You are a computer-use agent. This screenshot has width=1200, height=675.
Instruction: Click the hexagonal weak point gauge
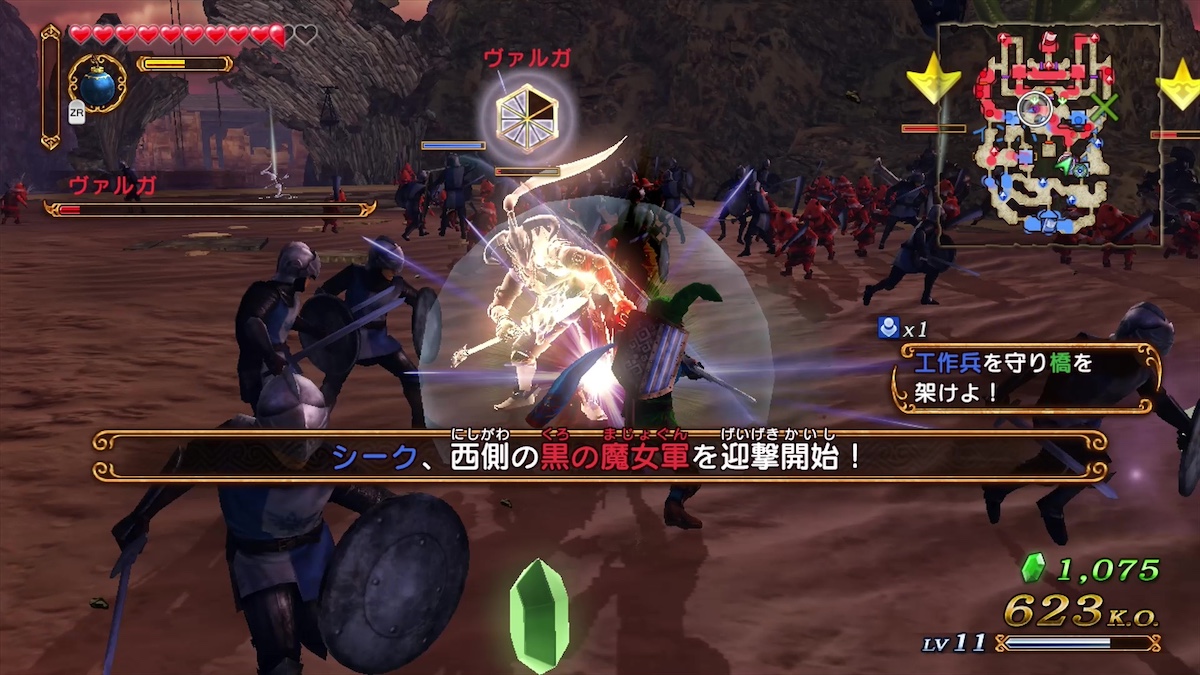pyautogui.click(x=527, y=118)
